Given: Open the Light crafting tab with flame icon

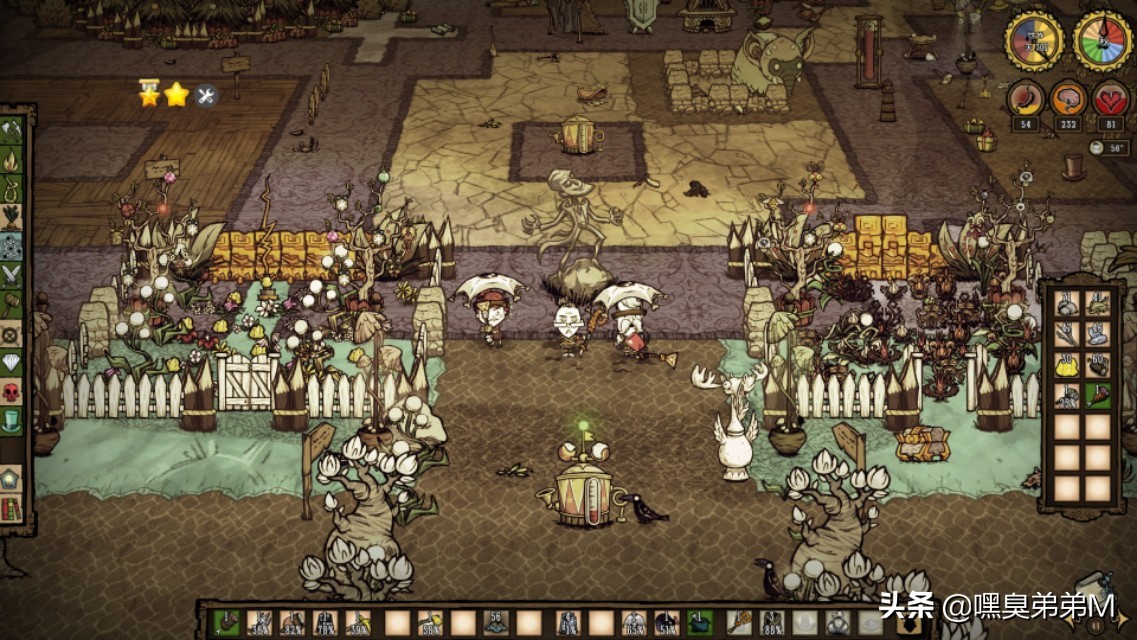Looking at the screenshot, I should tap(12, 160).
